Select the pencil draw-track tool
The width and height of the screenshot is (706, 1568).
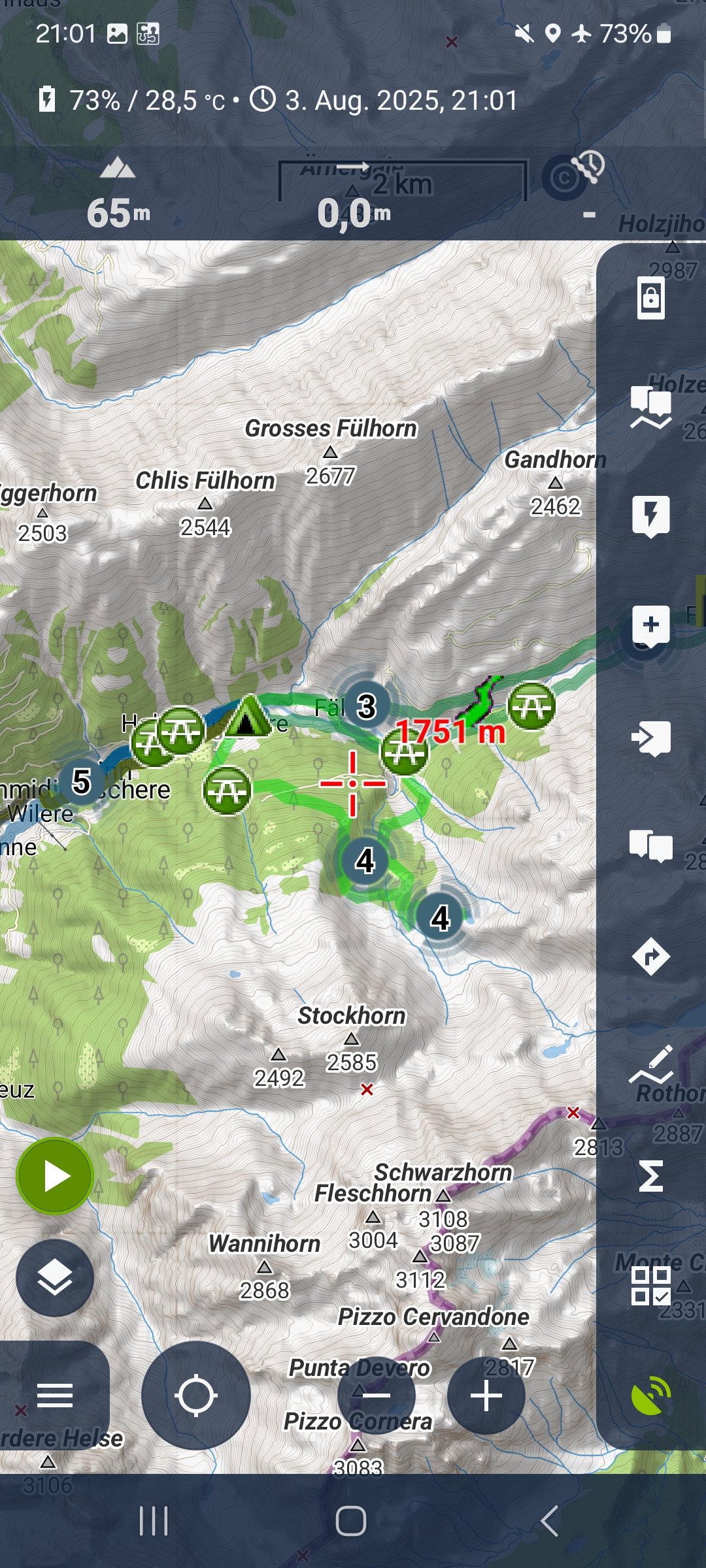(x=651, y=1065)
